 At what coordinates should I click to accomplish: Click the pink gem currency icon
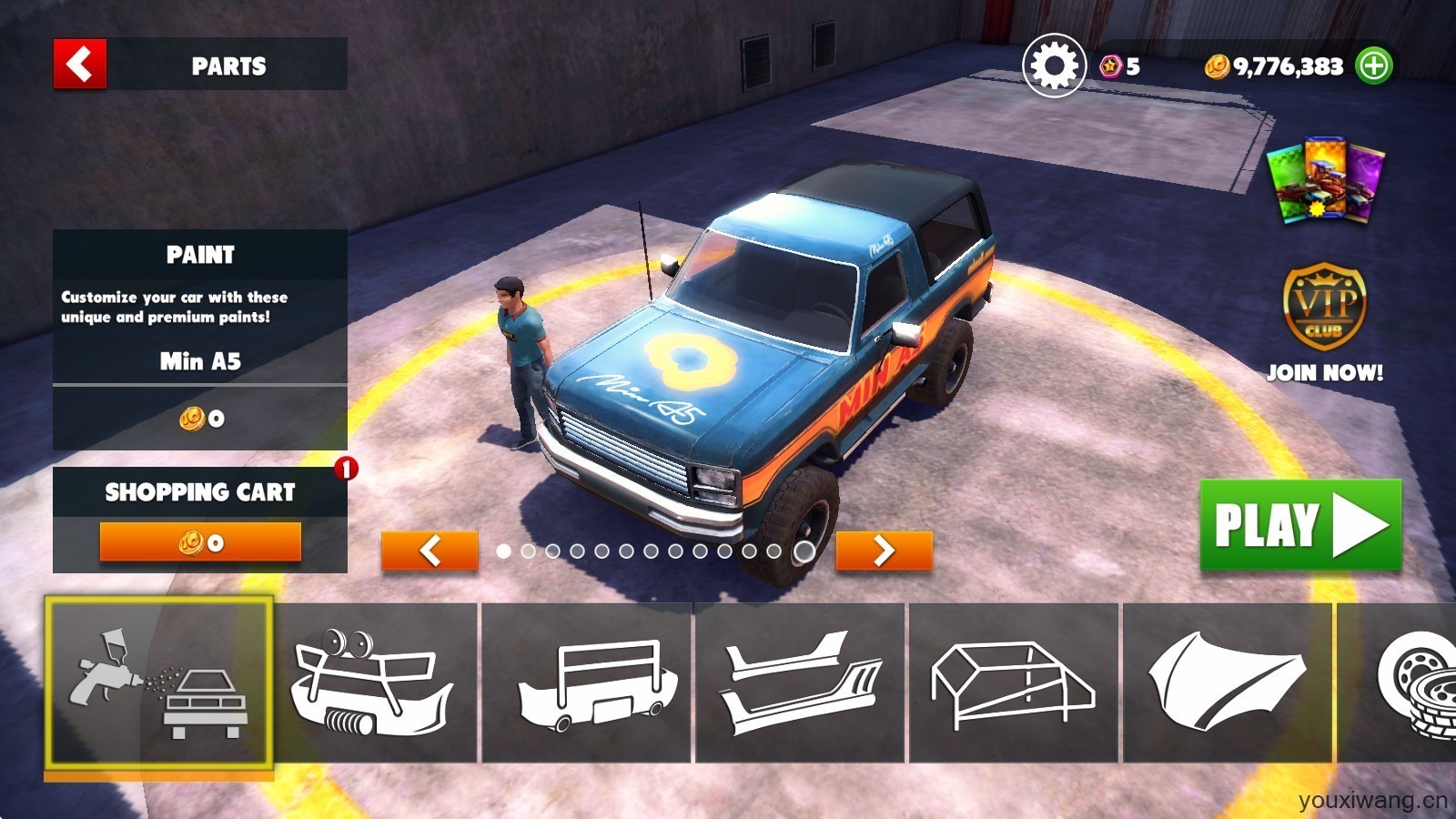[1109, 65]
